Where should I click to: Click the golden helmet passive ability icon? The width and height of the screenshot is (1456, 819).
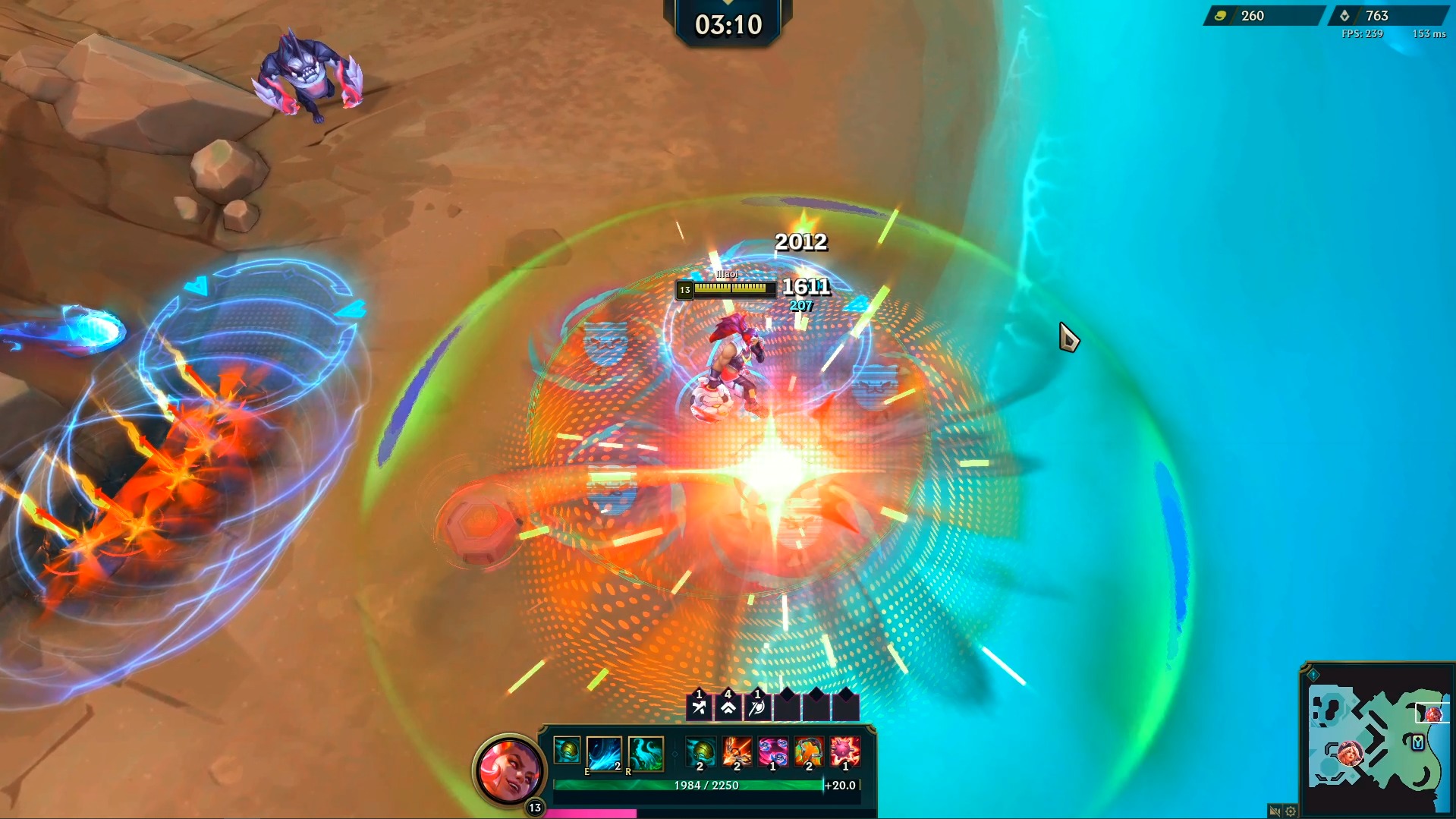tap(566, 749)
